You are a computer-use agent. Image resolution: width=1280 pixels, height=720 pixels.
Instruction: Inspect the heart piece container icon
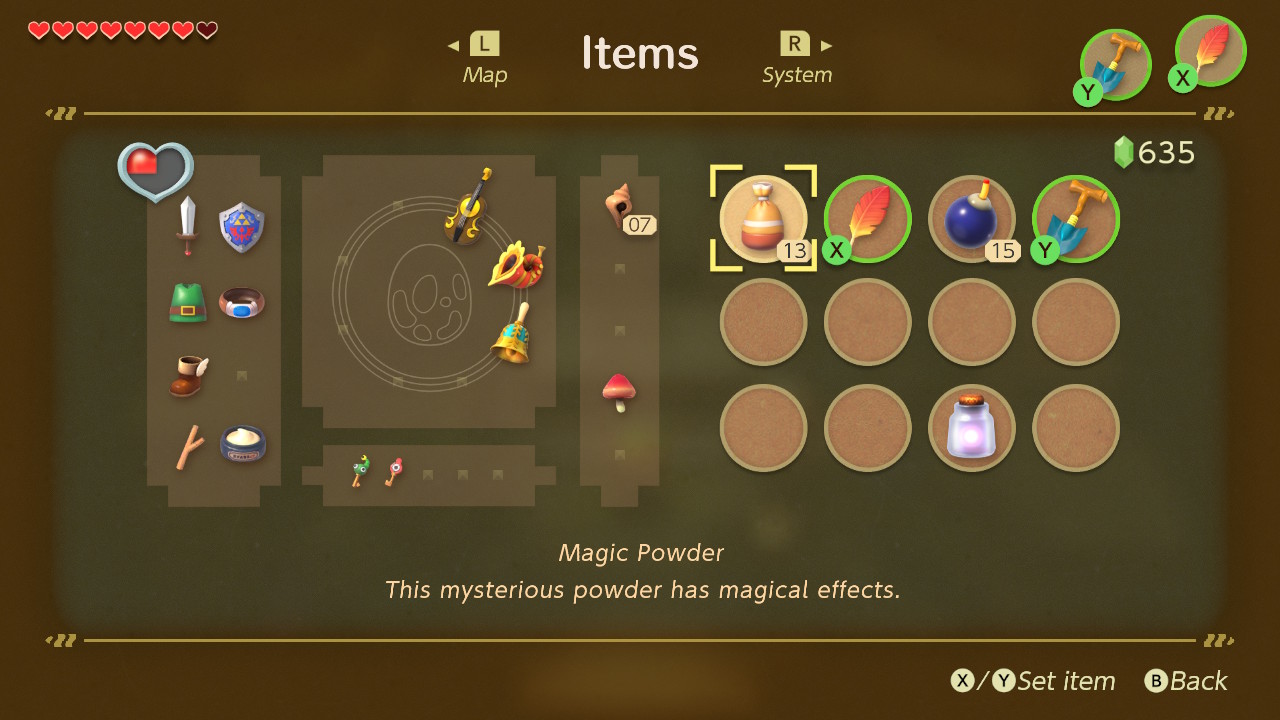[x=156, y=170]
